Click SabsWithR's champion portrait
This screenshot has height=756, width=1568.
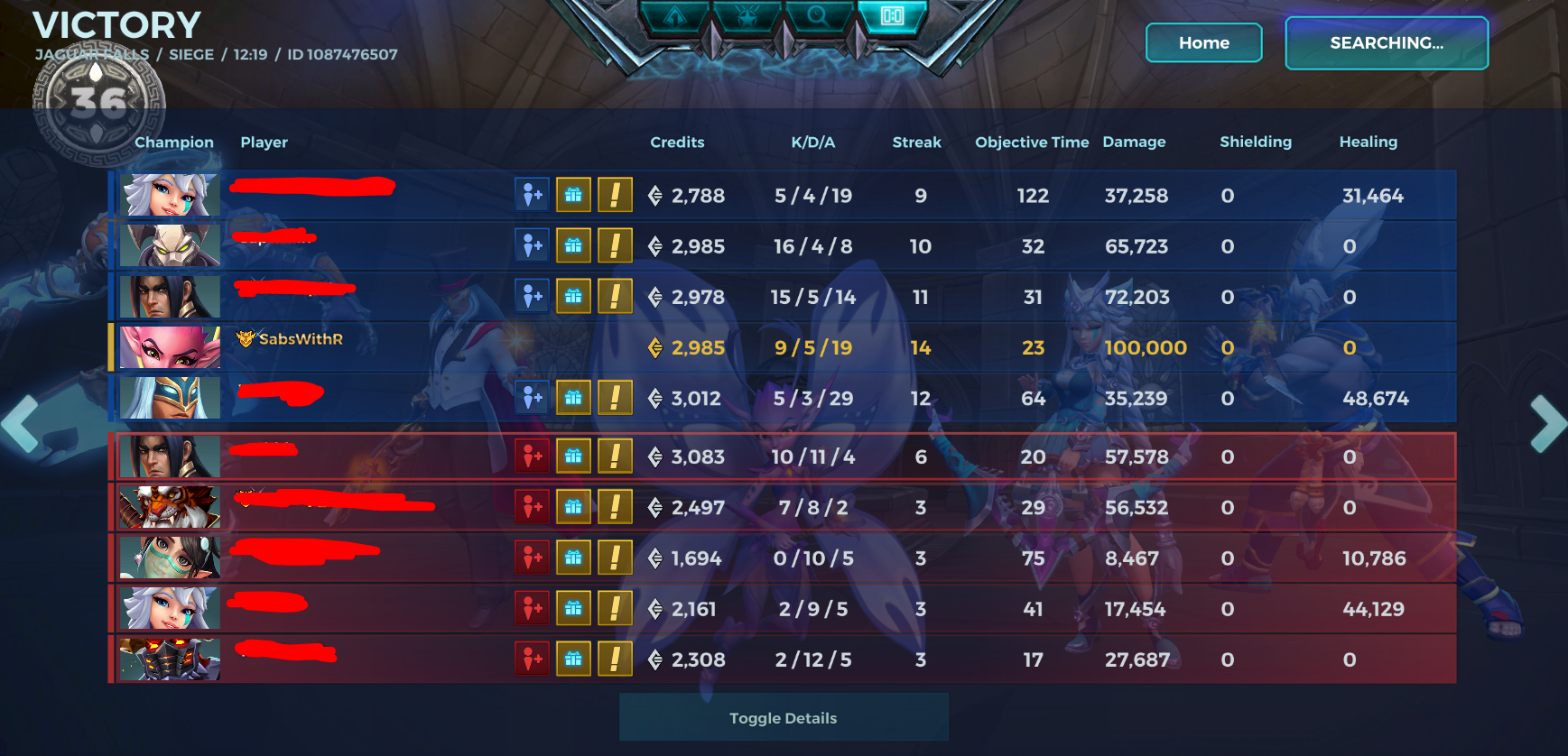pos(169,346)
